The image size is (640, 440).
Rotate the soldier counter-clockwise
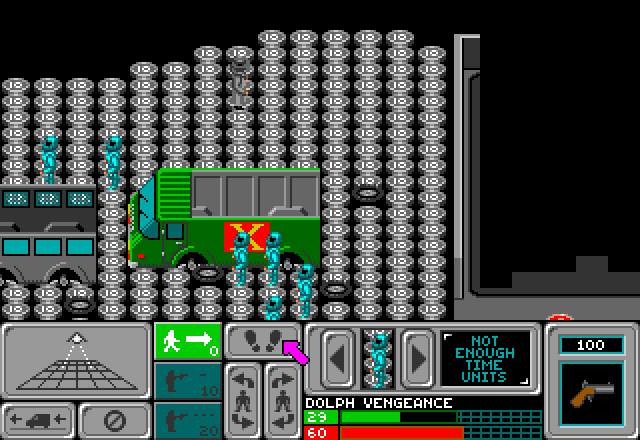tap(243, 399)
